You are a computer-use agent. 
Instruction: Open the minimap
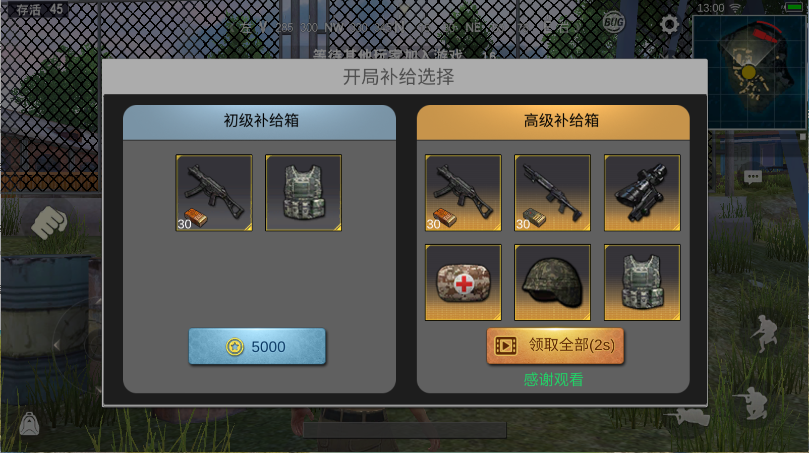click(747, 61)
